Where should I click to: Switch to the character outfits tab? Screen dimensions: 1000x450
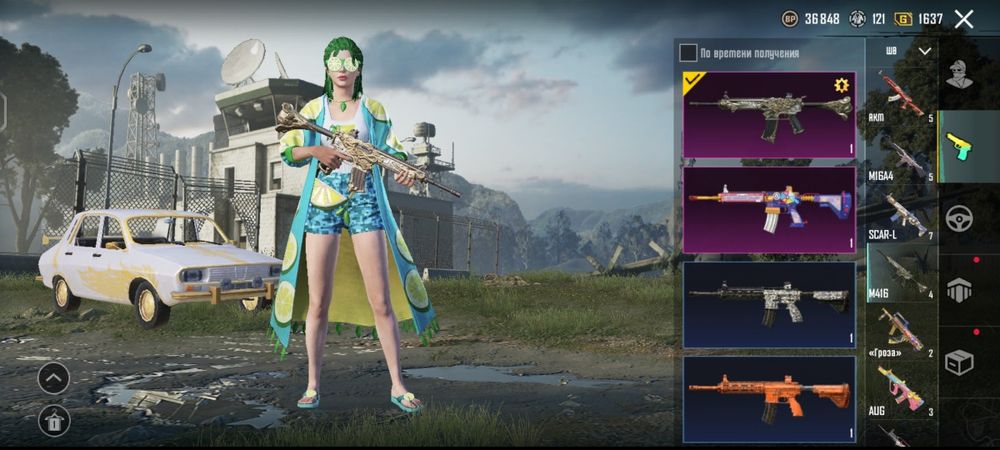(960, 74)
